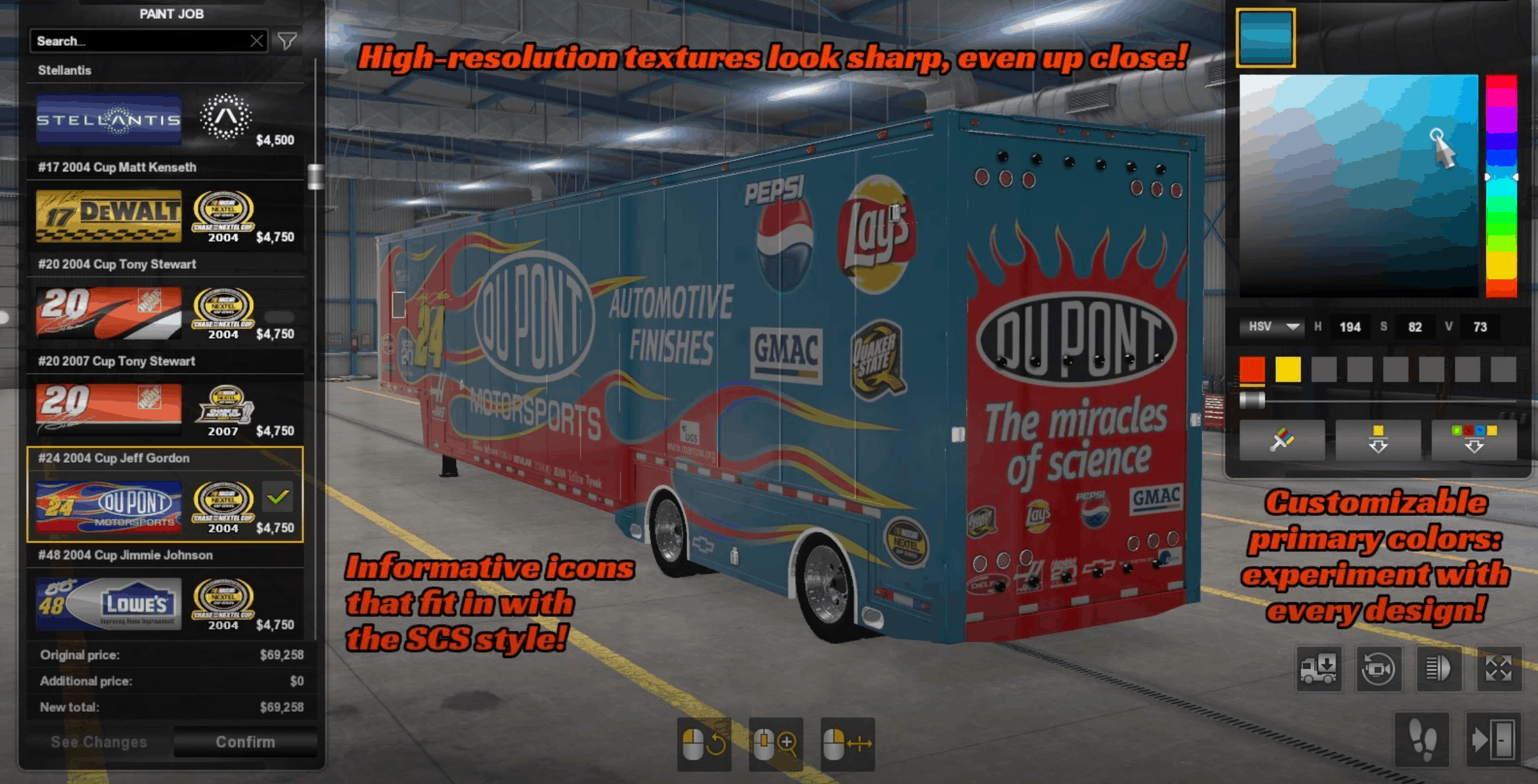The width and height of the screenshot is (1538, 784).
Task: Toggle the fullscreen expand view icon
Action: point(1498,669)
